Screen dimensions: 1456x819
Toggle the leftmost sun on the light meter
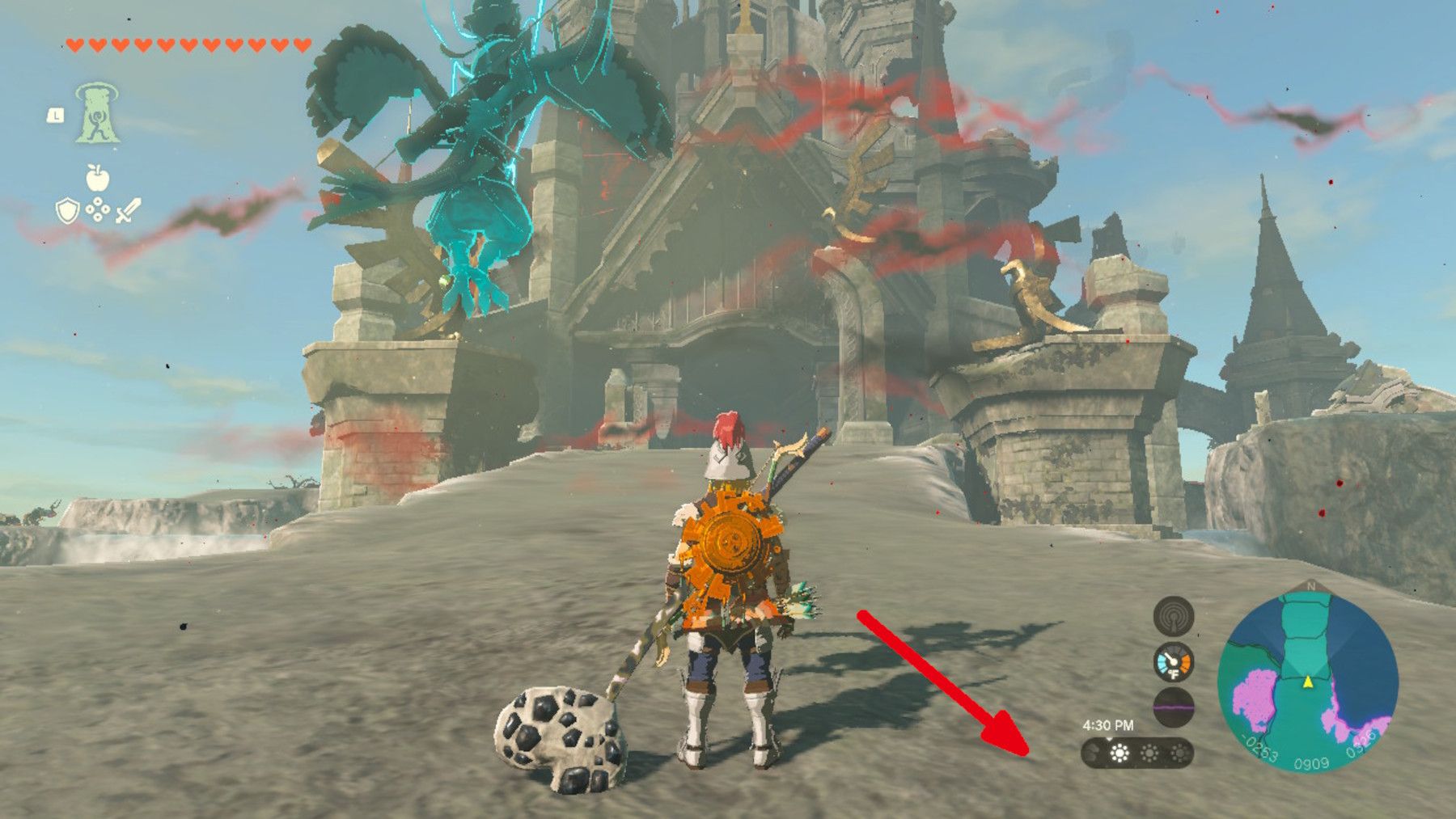1119,753
